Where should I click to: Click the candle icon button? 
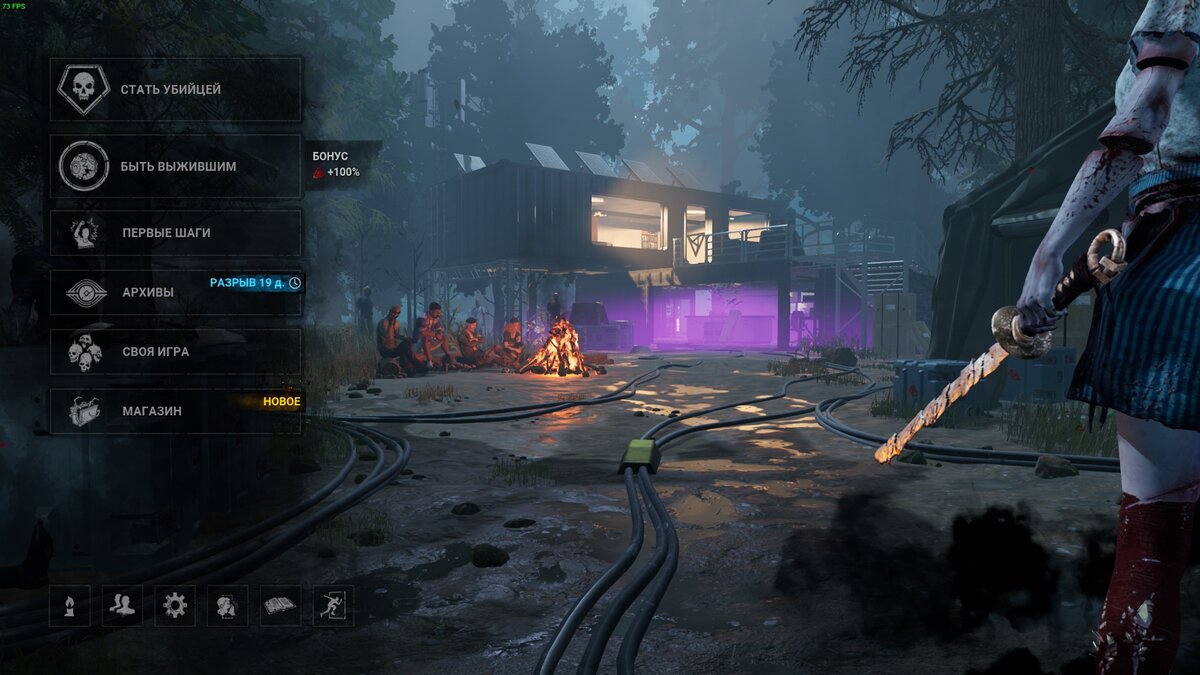(x=70, y=605)
